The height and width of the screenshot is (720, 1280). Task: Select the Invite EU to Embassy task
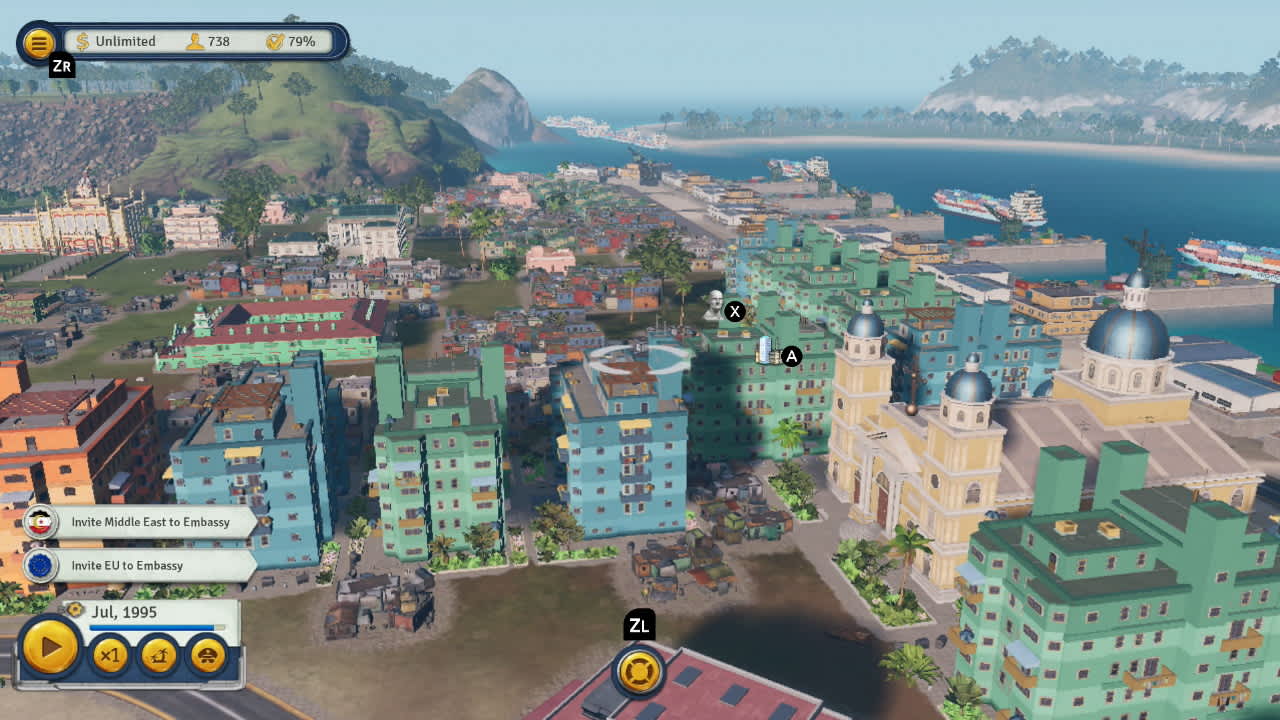[x=131, y=564]
